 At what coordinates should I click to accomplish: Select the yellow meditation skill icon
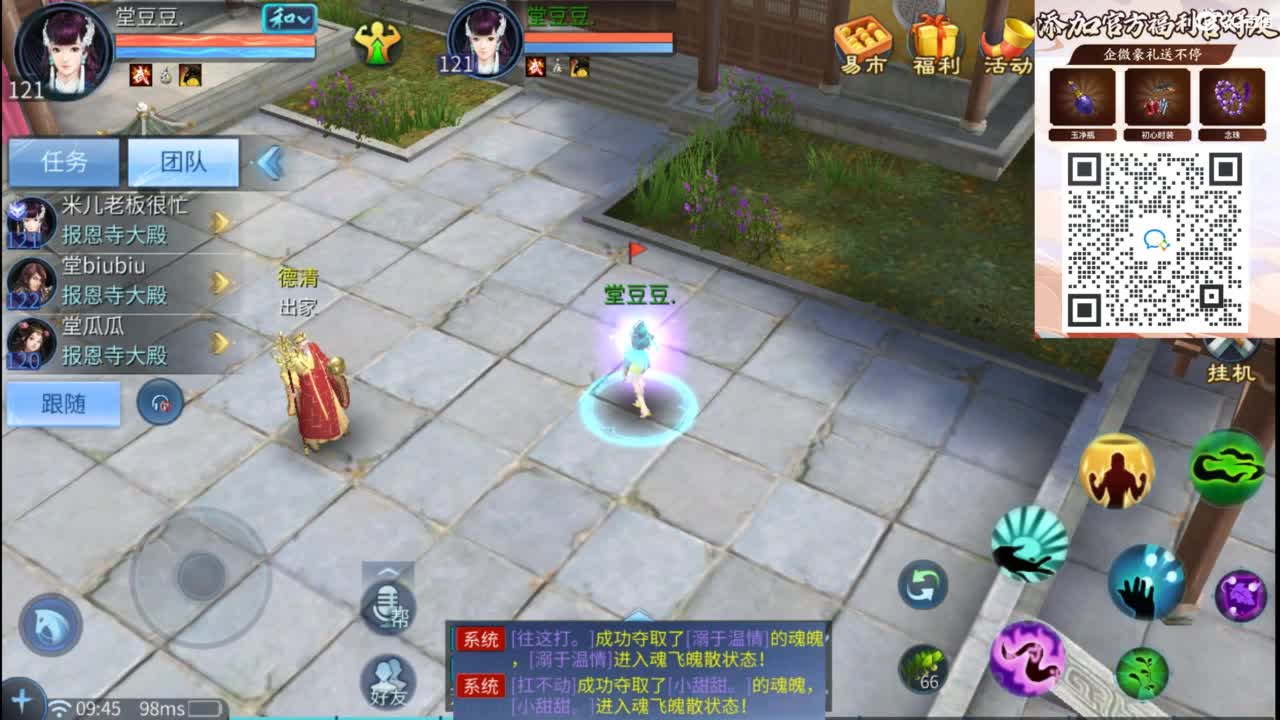coord(1117,473)
